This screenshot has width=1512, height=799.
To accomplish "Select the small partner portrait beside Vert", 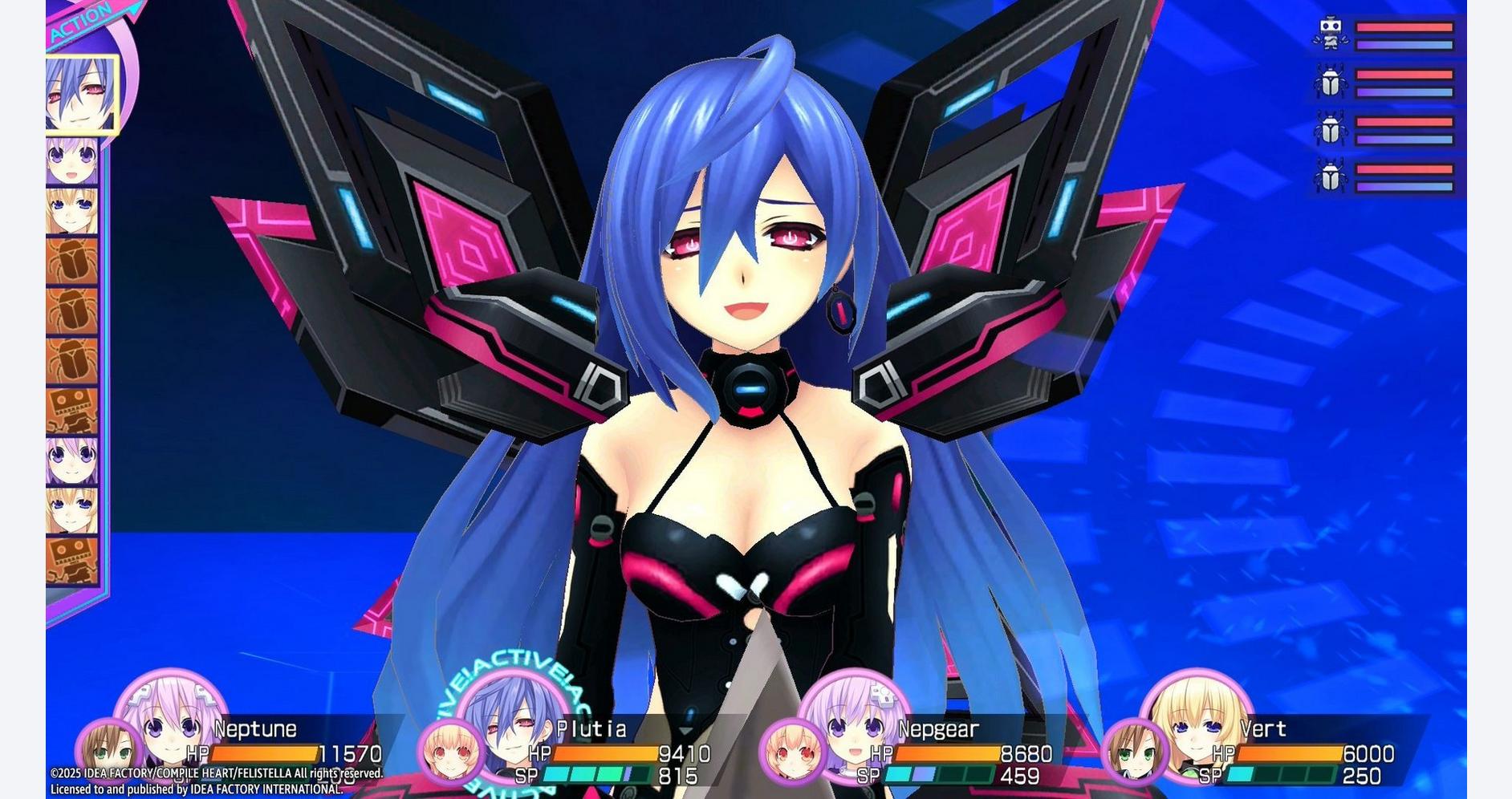I will [x=1134, y=752].
